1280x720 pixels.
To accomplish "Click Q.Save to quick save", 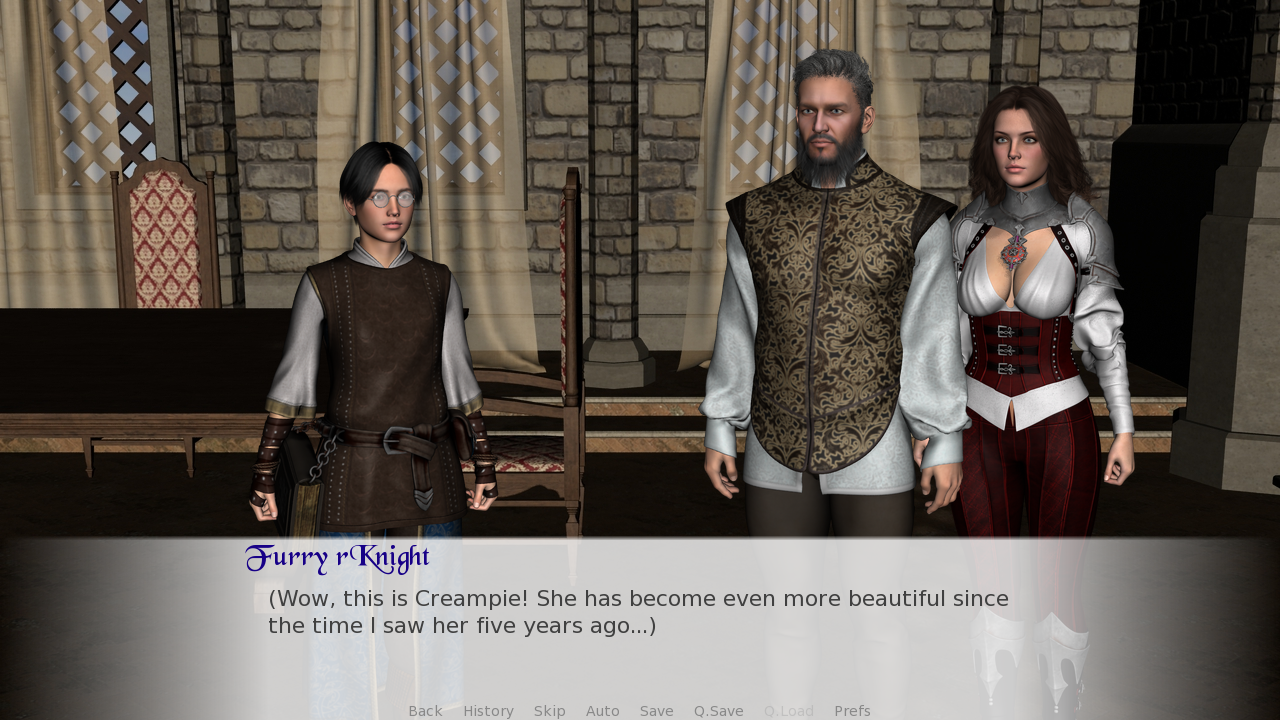I will pyautogui.click(x=718, y=711).
